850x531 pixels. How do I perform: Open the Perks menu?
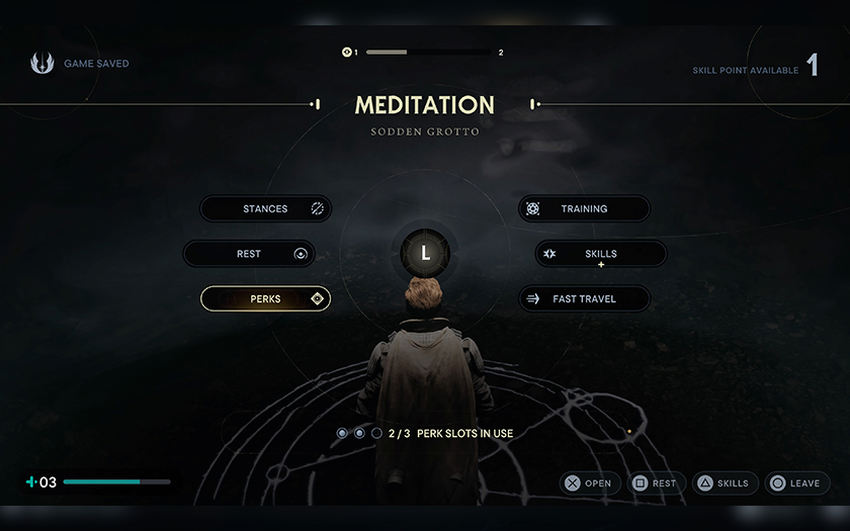click(265, 299)
